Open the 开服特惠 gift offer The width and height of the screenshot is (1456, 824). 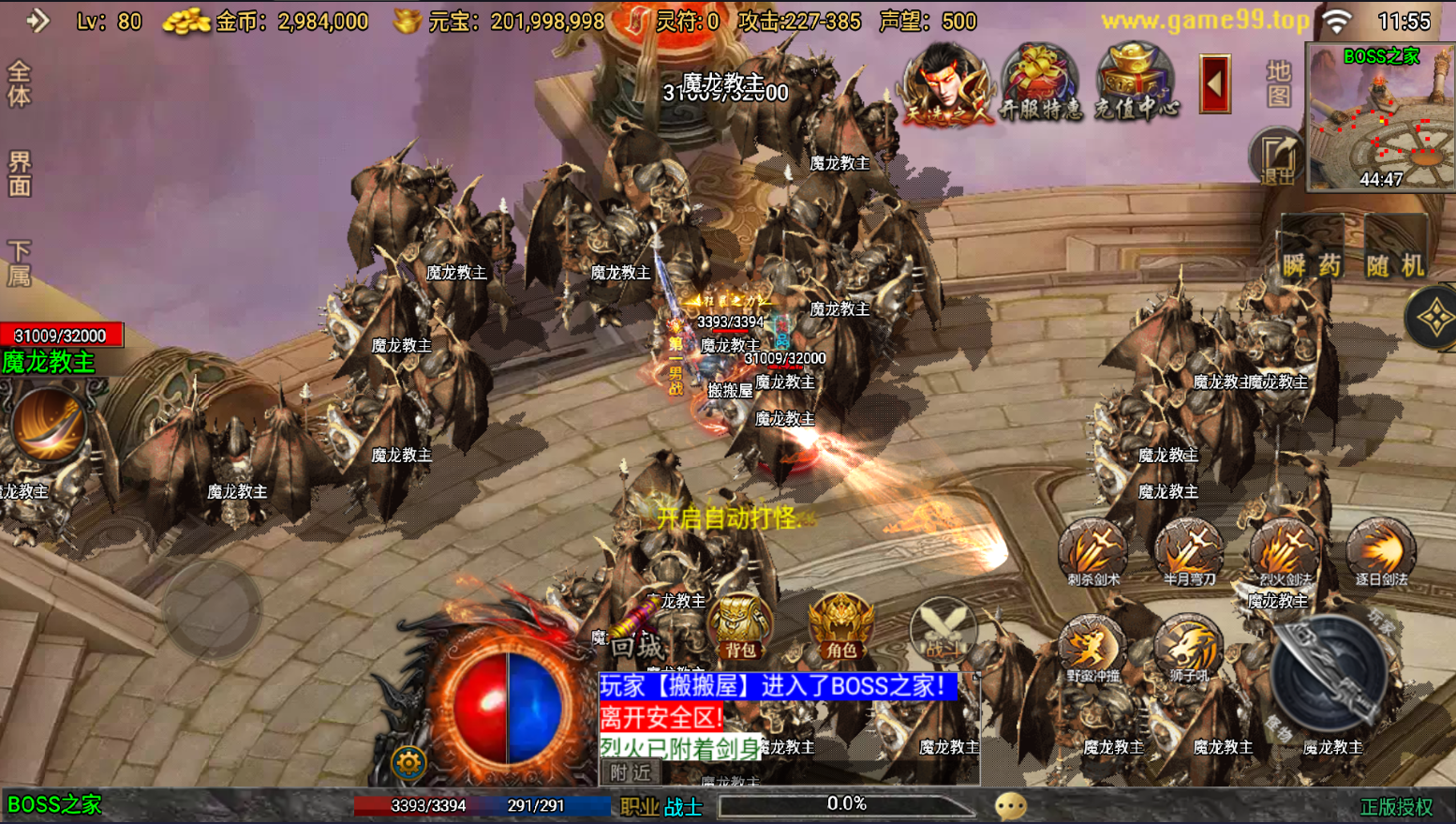(1040, 82)
